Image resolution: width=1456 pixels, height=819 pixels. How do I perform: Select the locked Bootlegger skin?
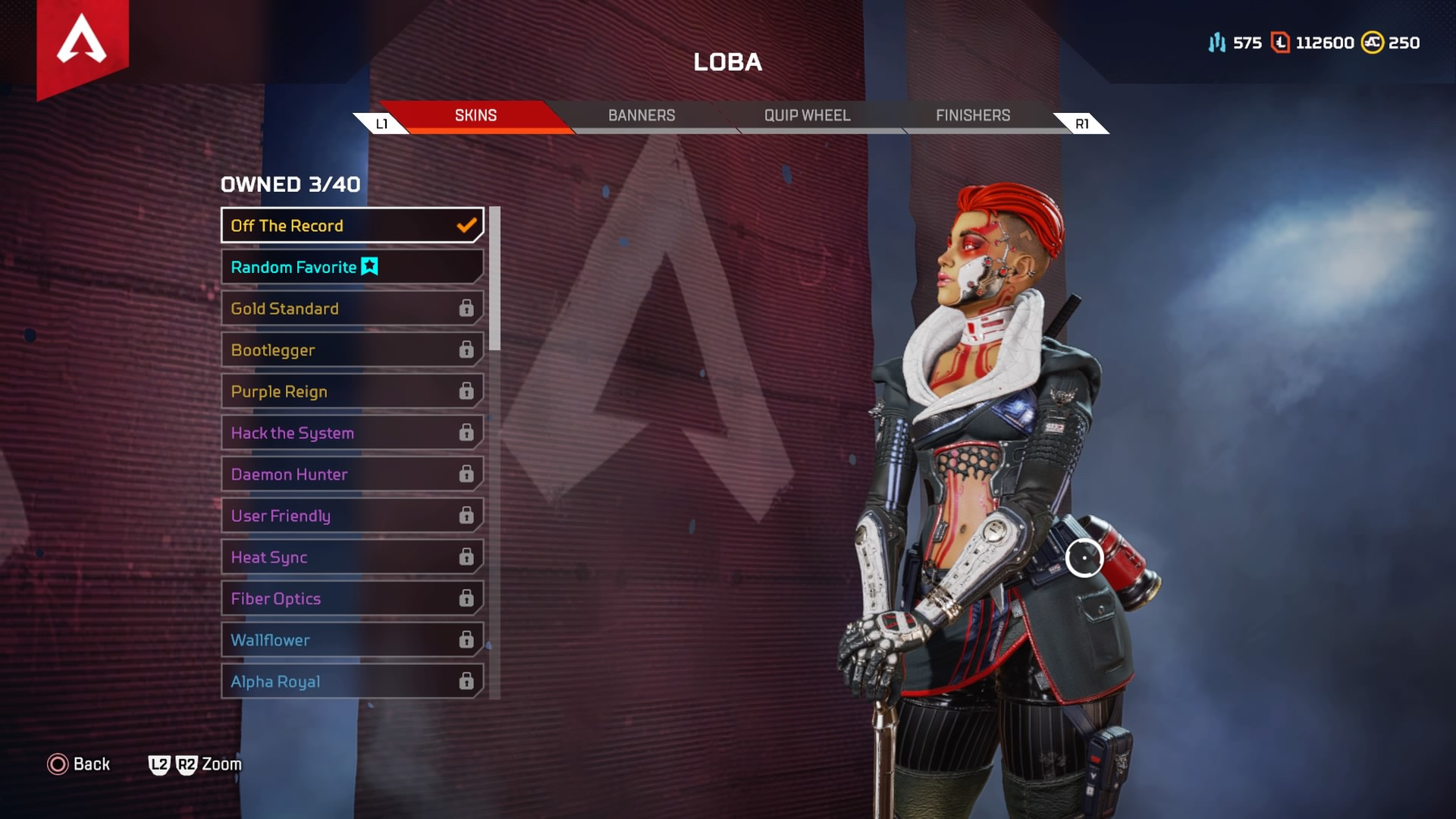coord(352,350)
